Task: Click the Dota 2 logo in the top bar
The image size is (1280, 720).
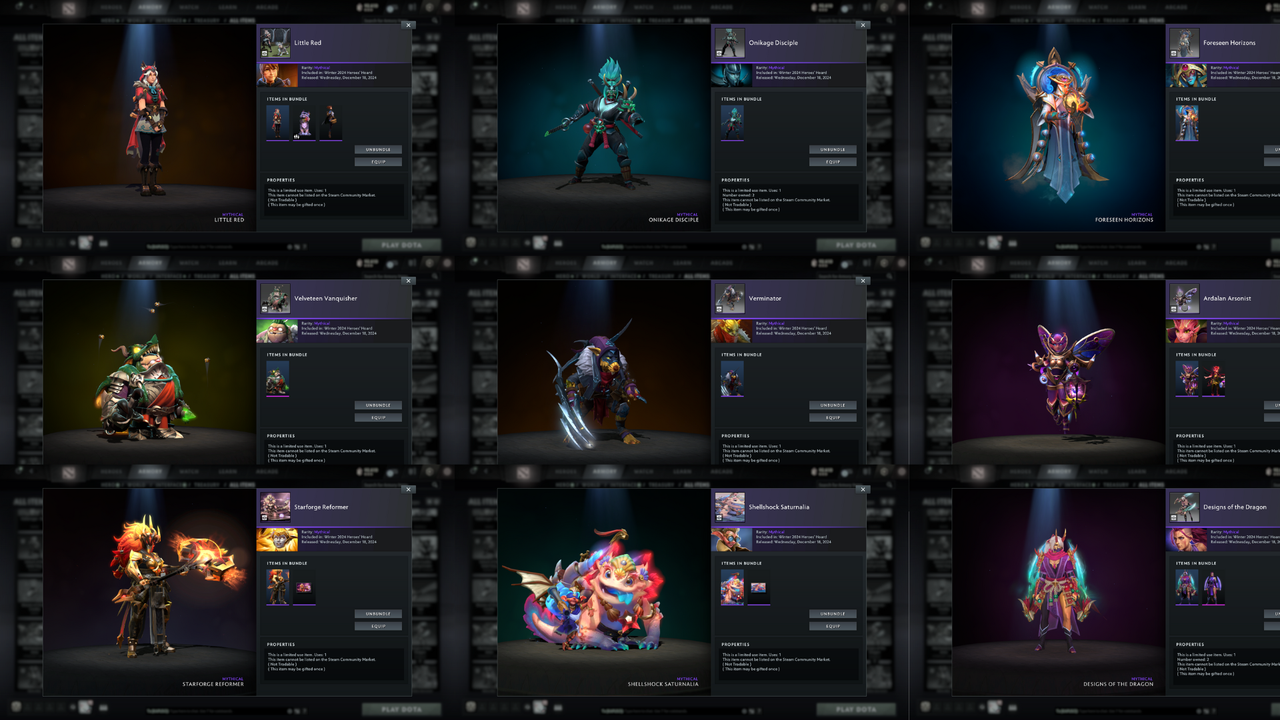Action: pos(67,7)
